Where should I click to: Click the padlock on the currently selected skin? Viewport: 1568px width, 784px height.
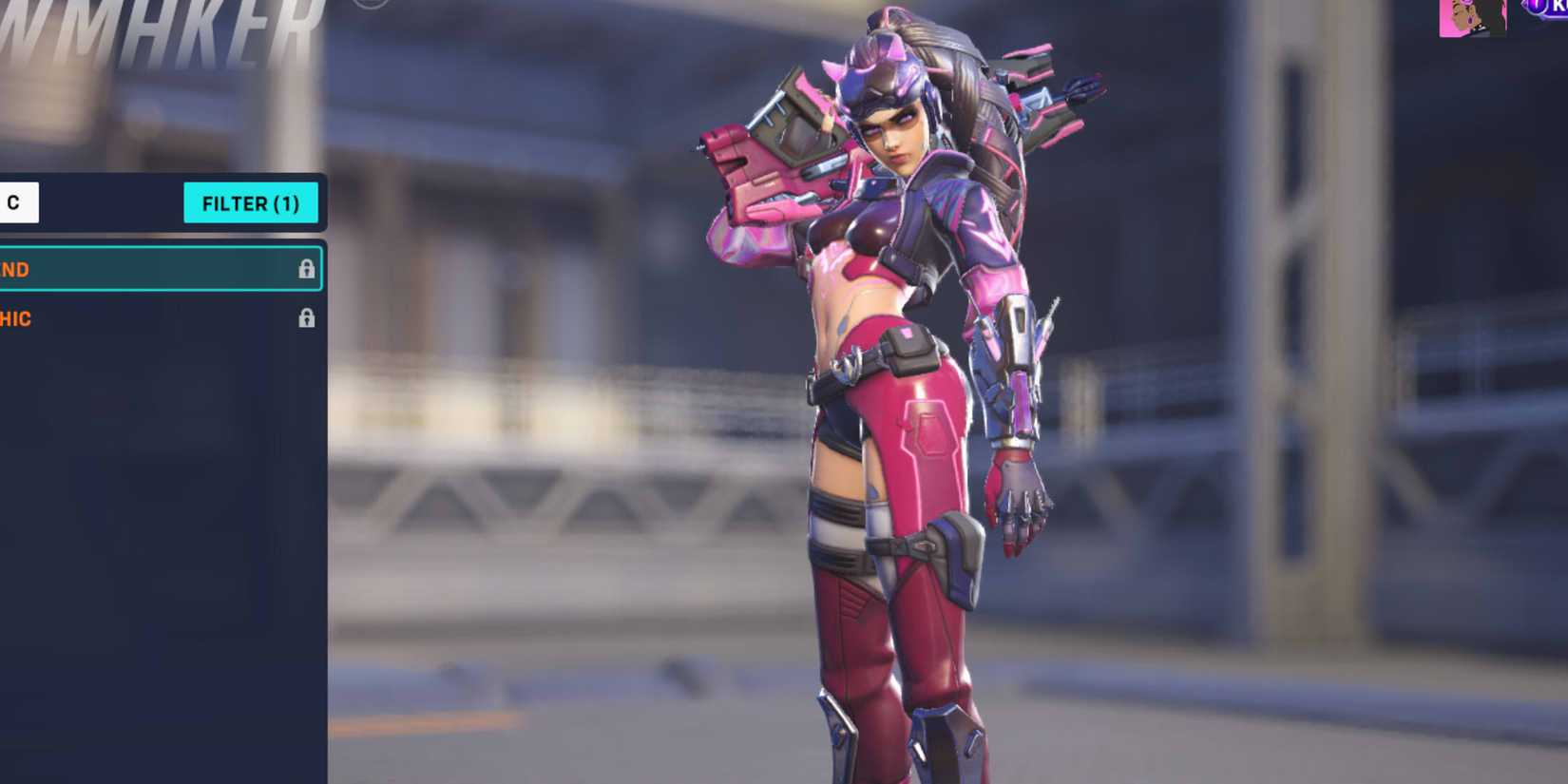point(306,269)
